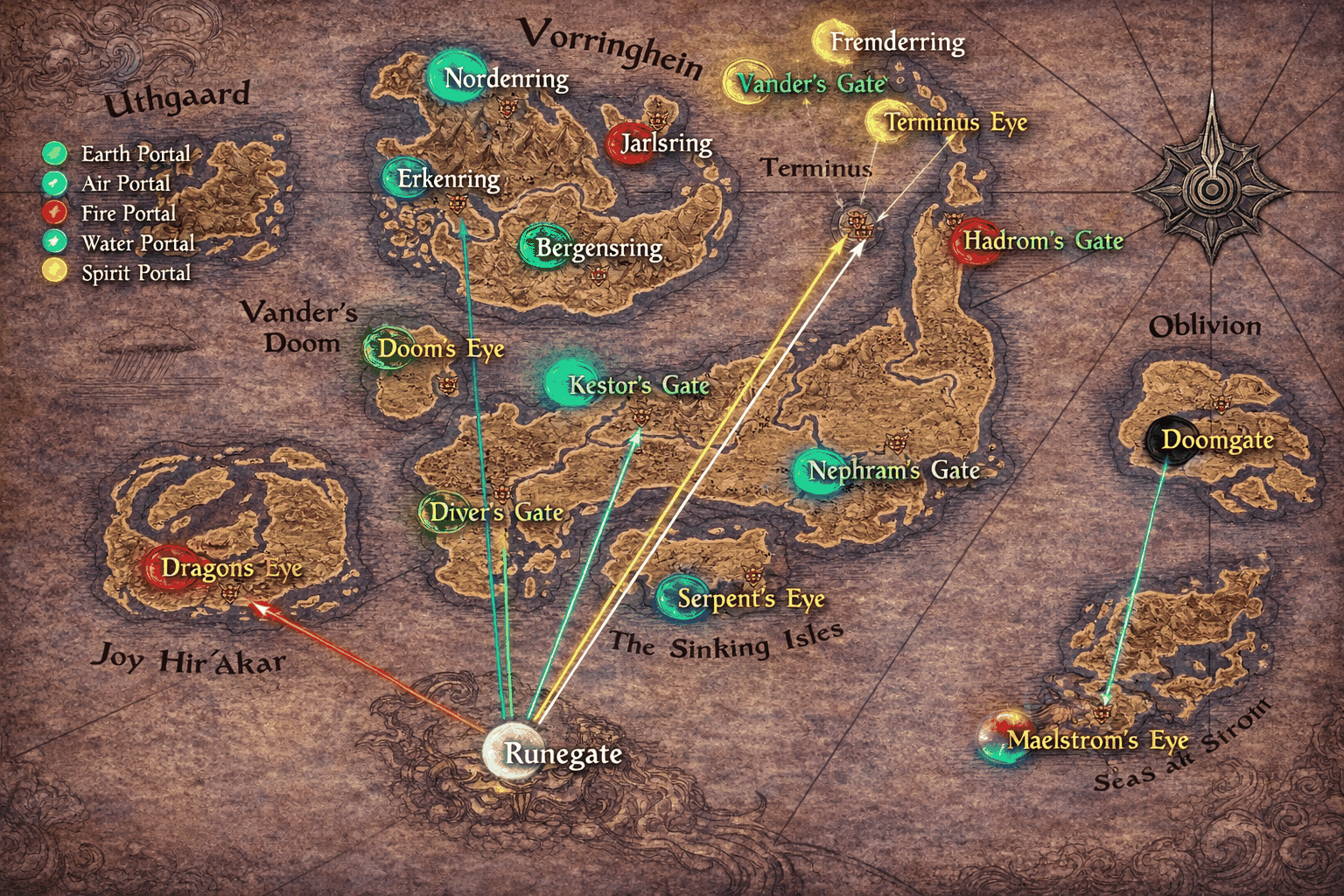Click the Fire Portal legend entry
This screenshot has height=896, width=1344.
(55, 213)
